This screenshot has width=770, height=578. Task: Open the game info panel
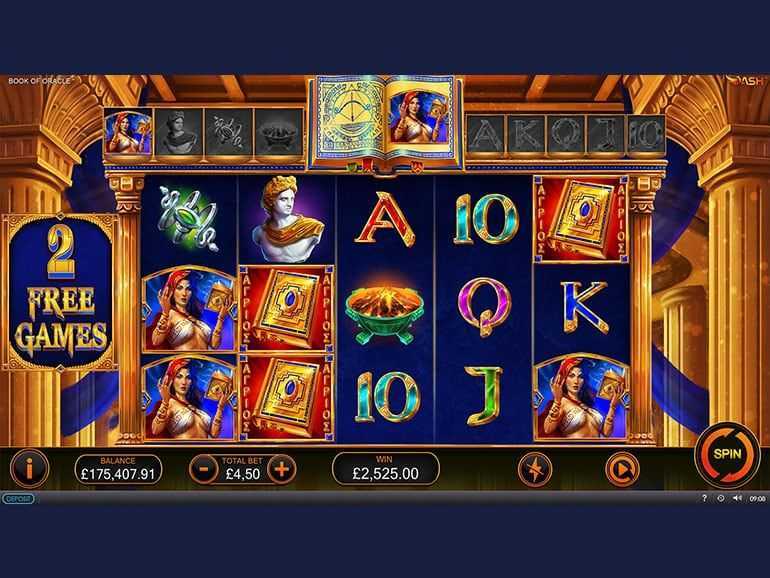[30, 467]
